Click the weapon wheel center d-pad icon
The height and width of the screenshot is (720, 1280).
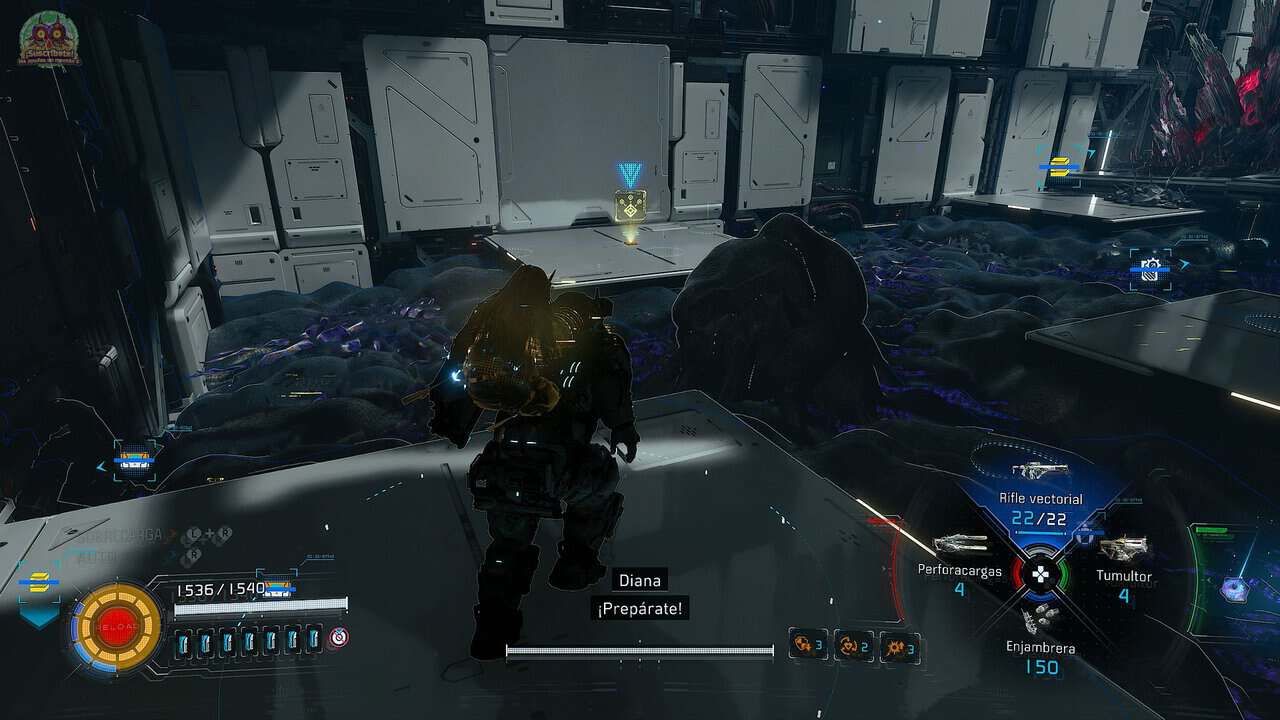pos(1041,575)
